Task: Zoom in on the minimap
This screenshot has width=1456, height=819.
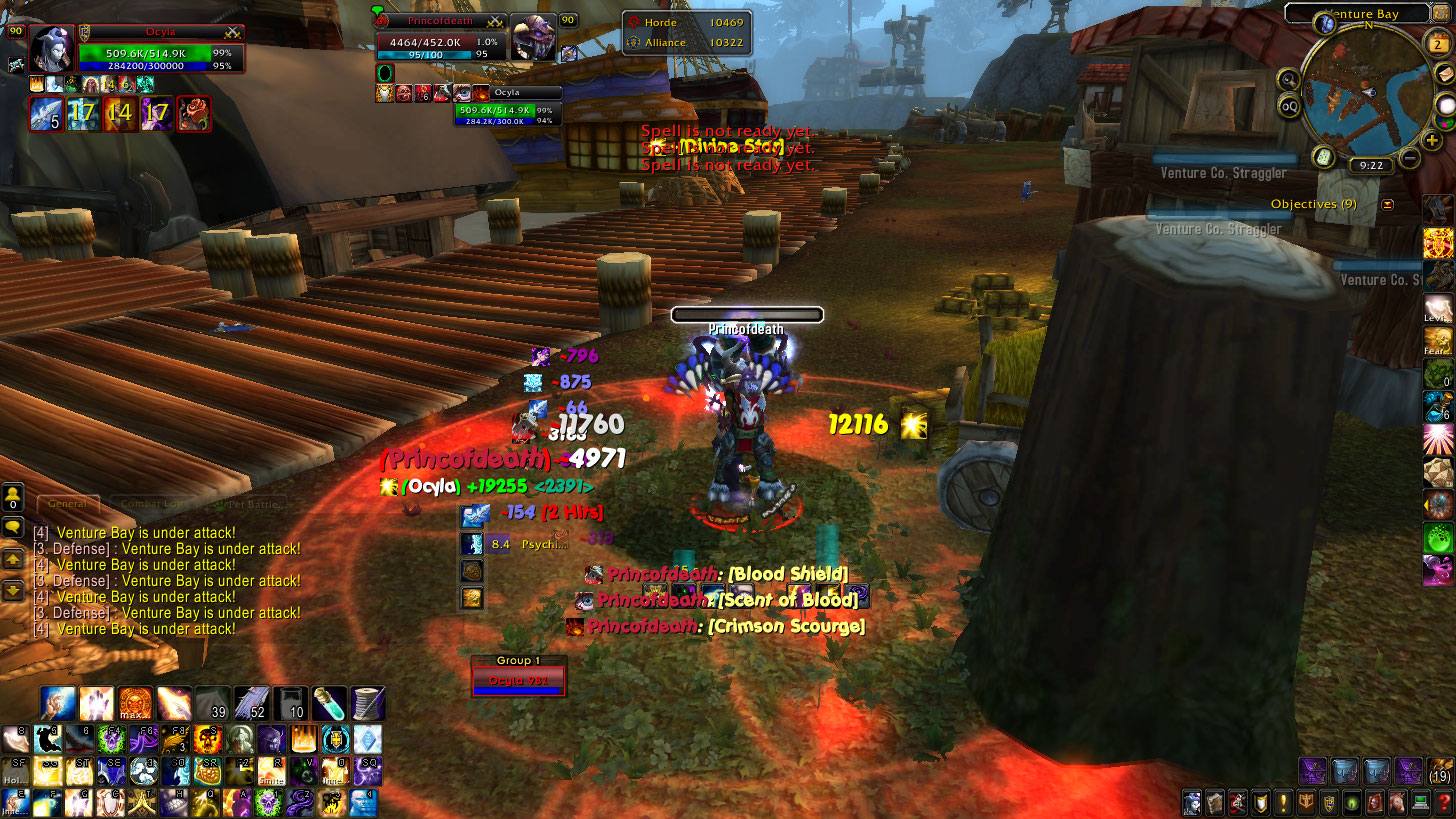Action: [1433, 140]
